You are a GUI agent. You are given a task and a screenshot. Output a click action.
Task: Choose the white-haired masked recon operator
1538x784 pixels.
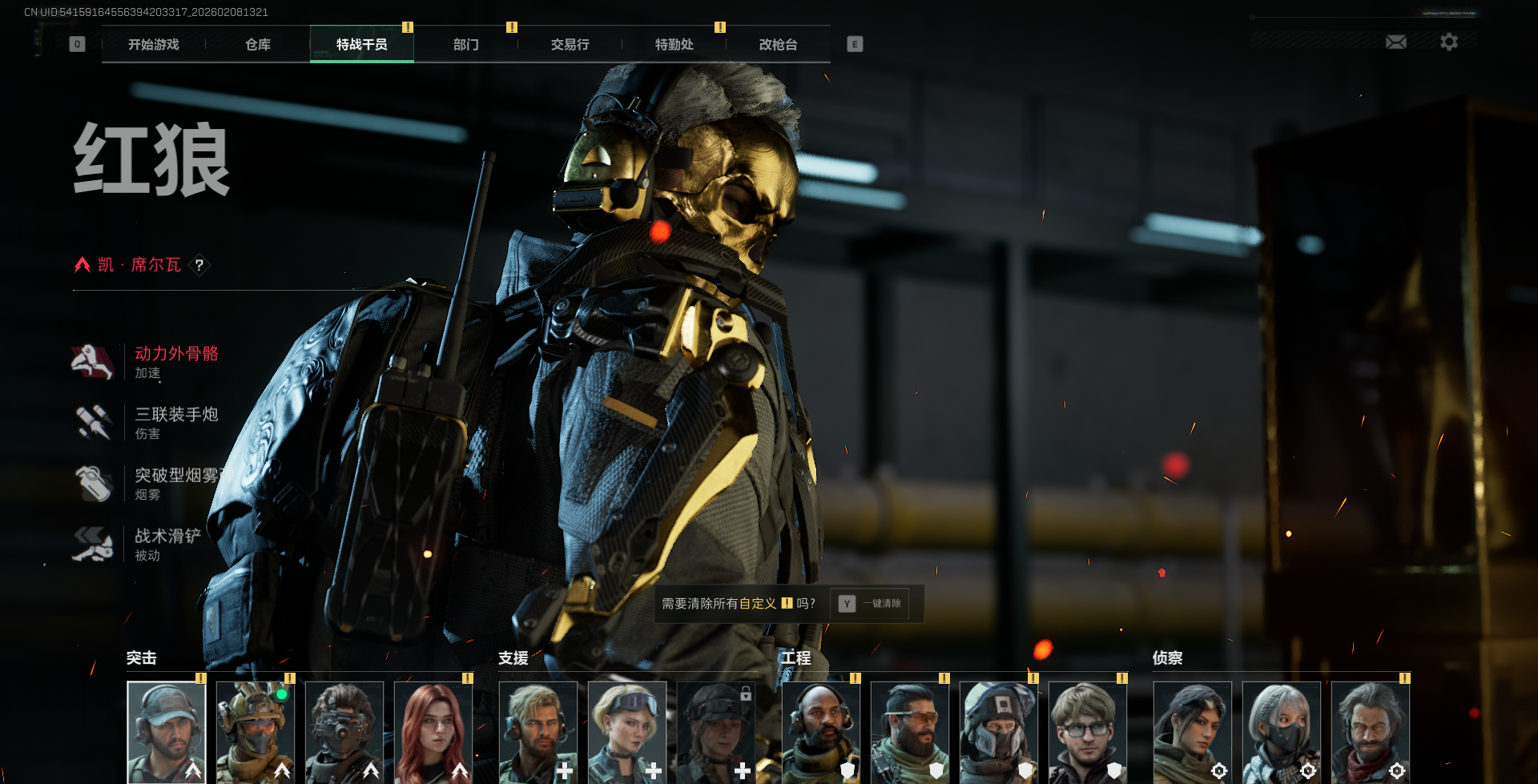pyautogui.click(x=1282, y=732)
